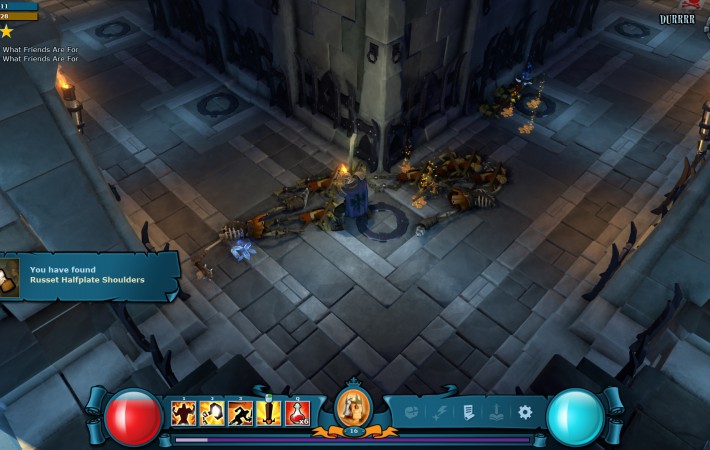Open the What Friends Are For quest tracker
The image size is (710, 450).
40,49
